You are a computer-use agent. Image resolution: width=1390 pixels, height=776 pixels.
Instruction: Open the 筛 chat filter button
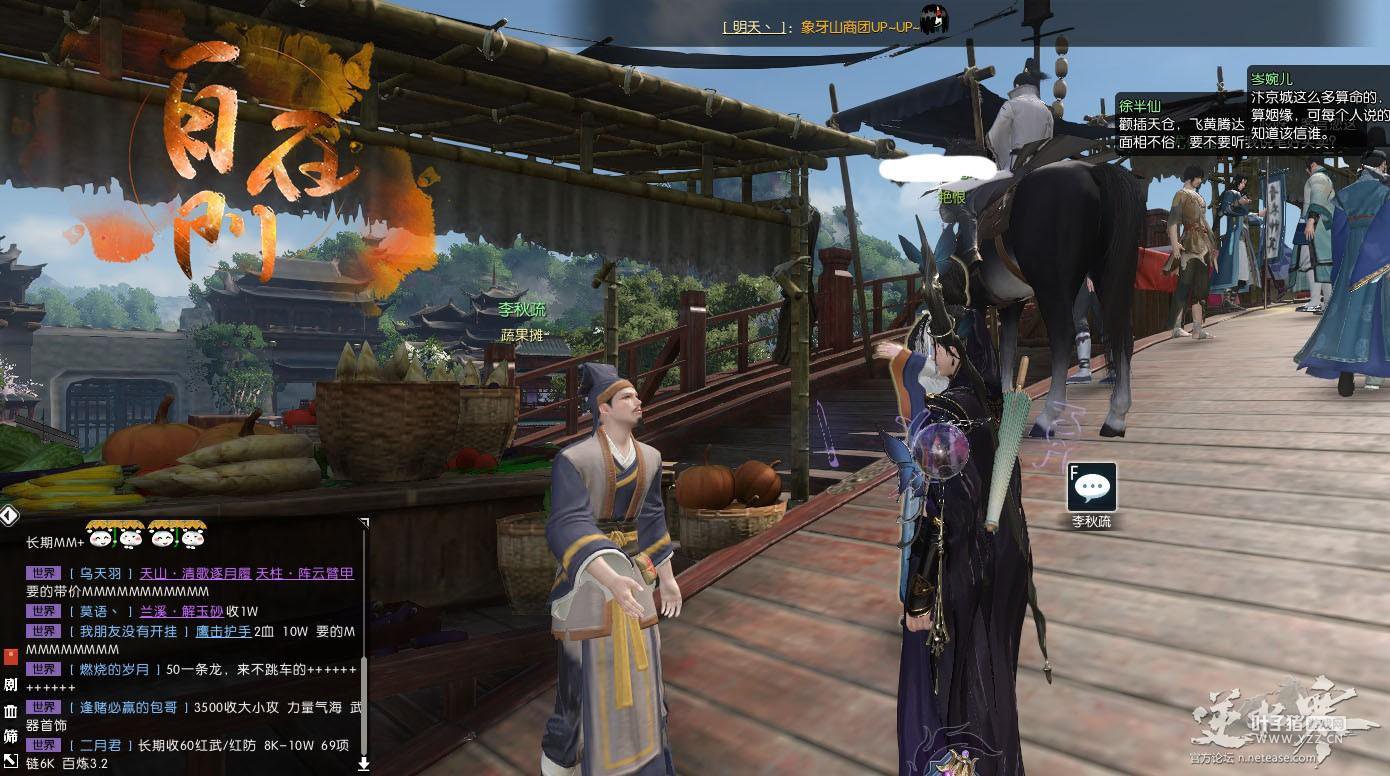click(x=10, y=737)
